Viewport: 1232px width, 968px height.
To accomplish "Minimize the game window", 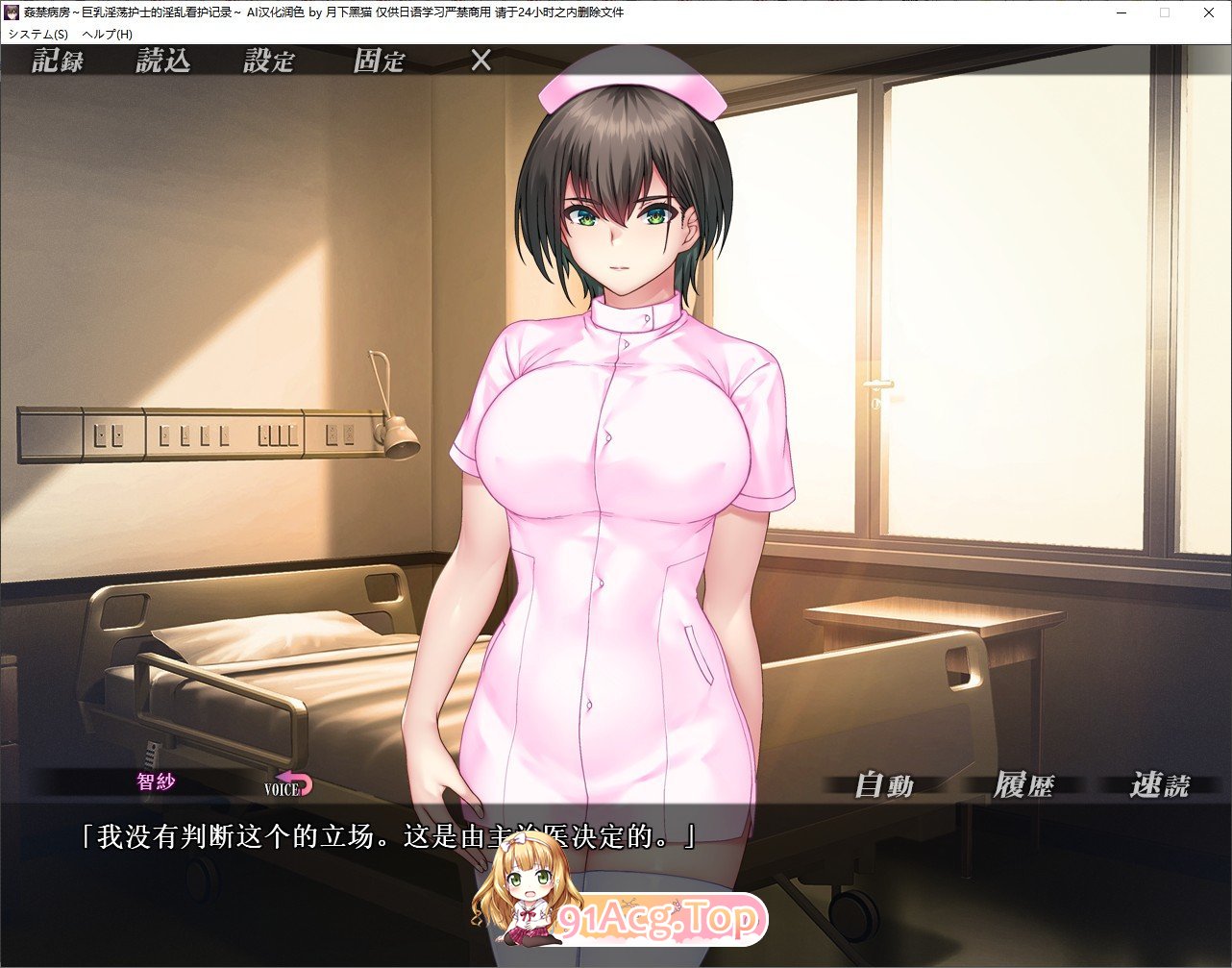I will pyautogui.click(x=1121, y=12).
